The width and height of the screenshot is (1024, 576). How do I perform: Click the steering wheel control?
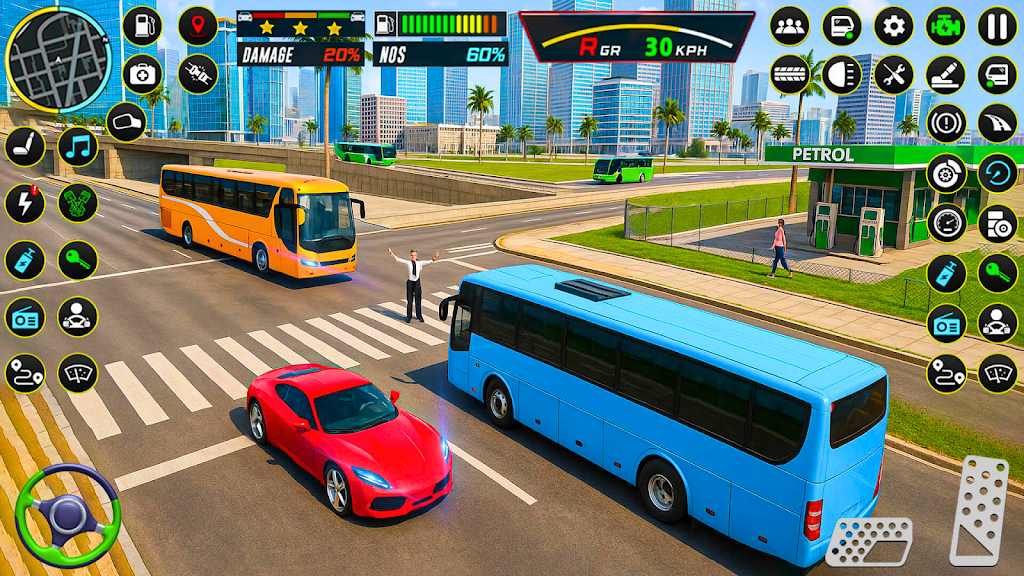67,515
